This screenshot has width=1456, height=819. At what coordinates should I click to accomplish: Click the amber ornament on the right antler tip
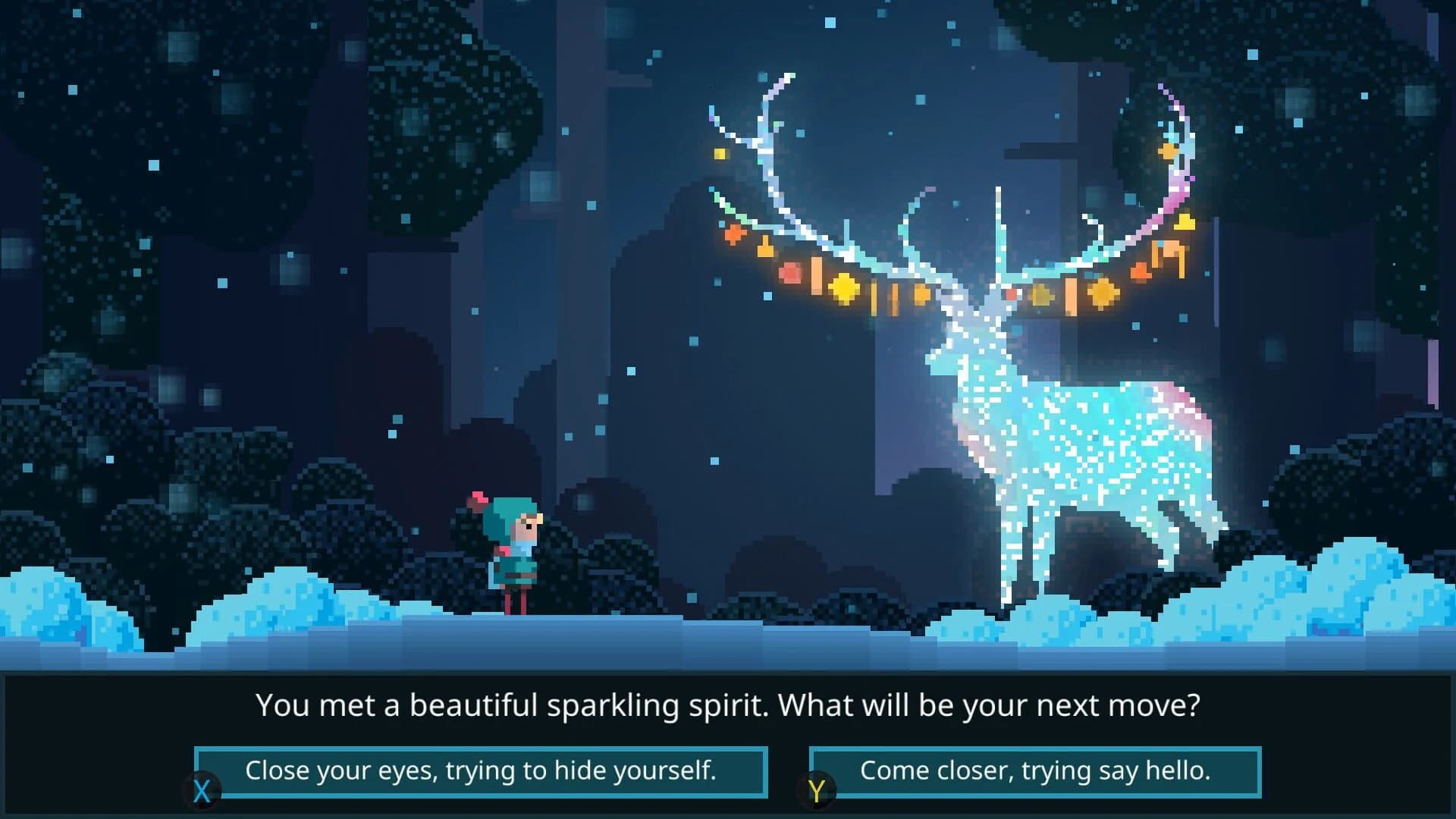click(x=1168, y=152)
